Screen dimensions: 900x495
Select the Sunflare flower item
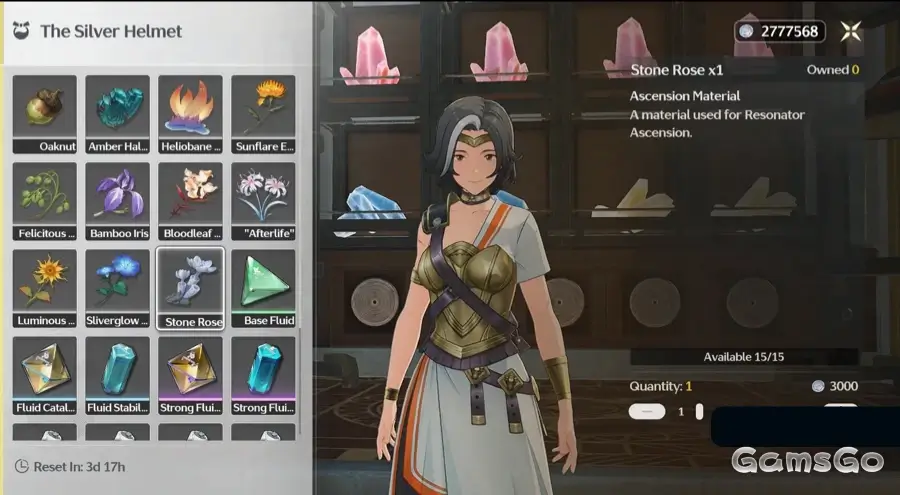tap(264, 114)
